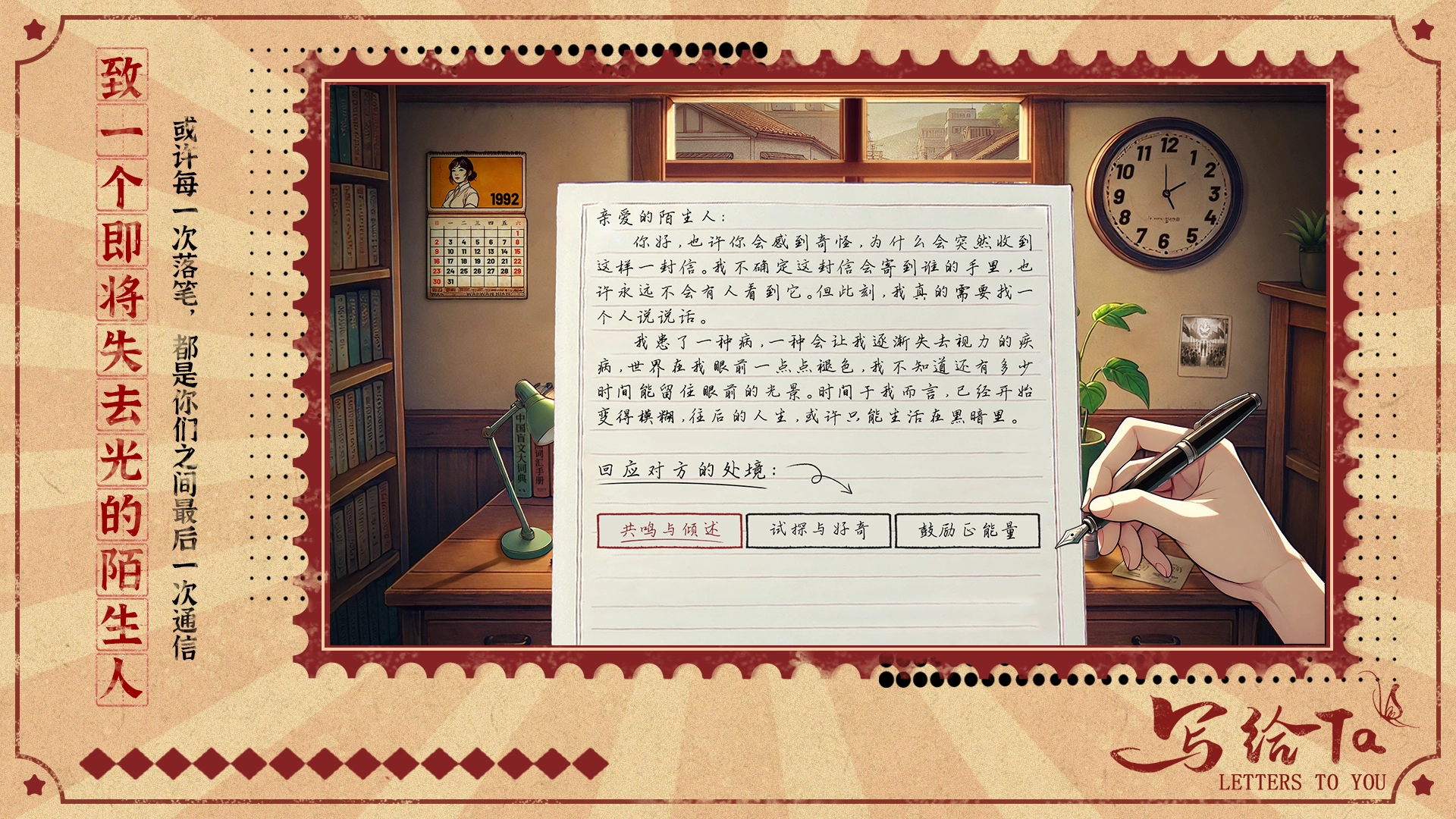This screenshot has height=819, width=1456.
Task: Click the red date 29 on the calendar
Action: click(x=517, y=271)
